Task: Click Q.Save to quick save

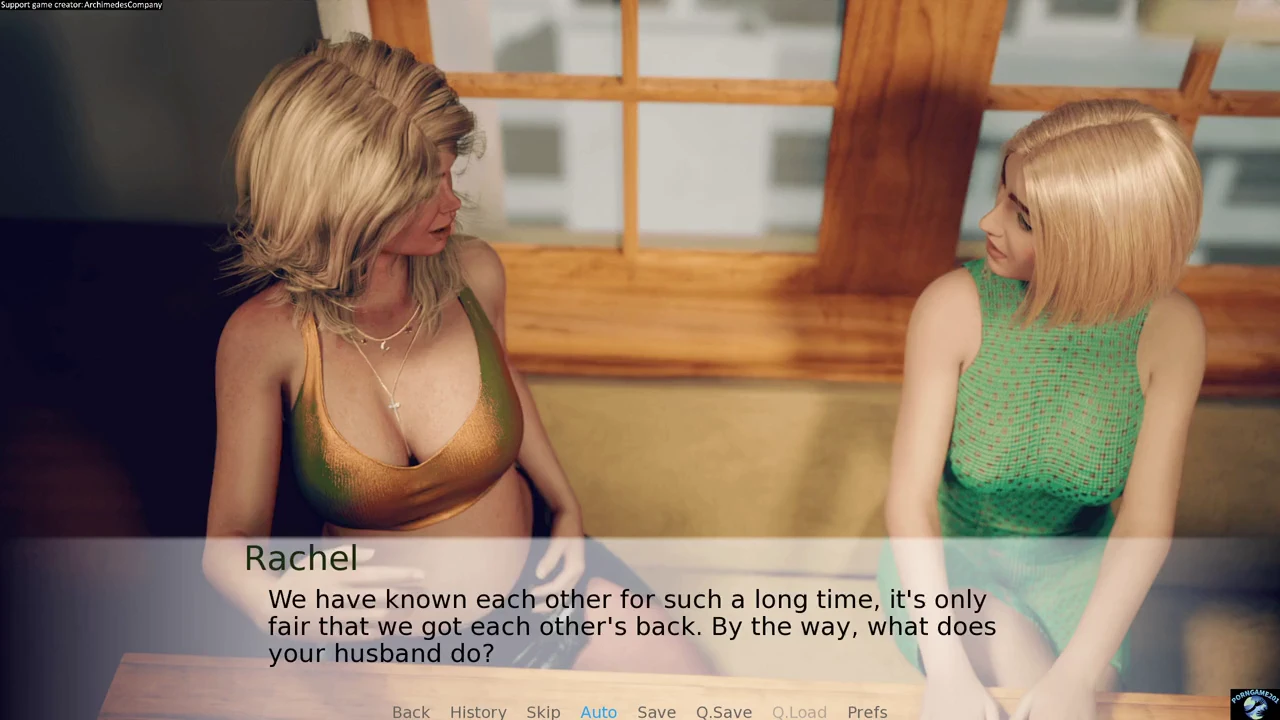Action: 723,711
